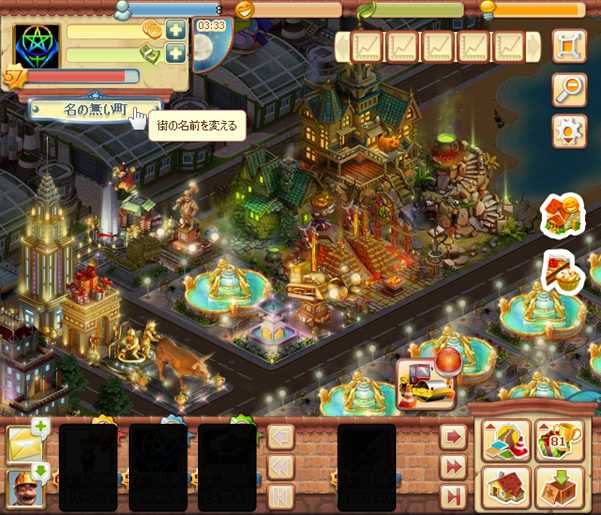Open the gear settings menu
Image resolution: width=601 pixels, height=515 pixels.
coord(569,131)
